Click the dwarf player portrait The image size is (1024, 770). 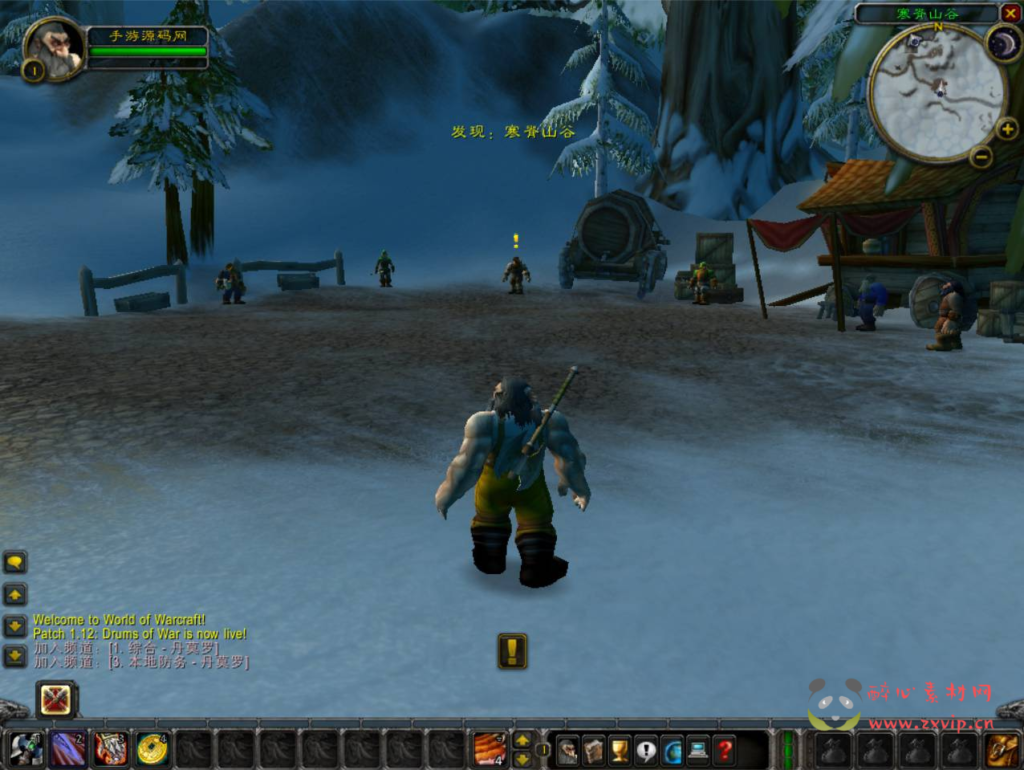coord(53,47)
